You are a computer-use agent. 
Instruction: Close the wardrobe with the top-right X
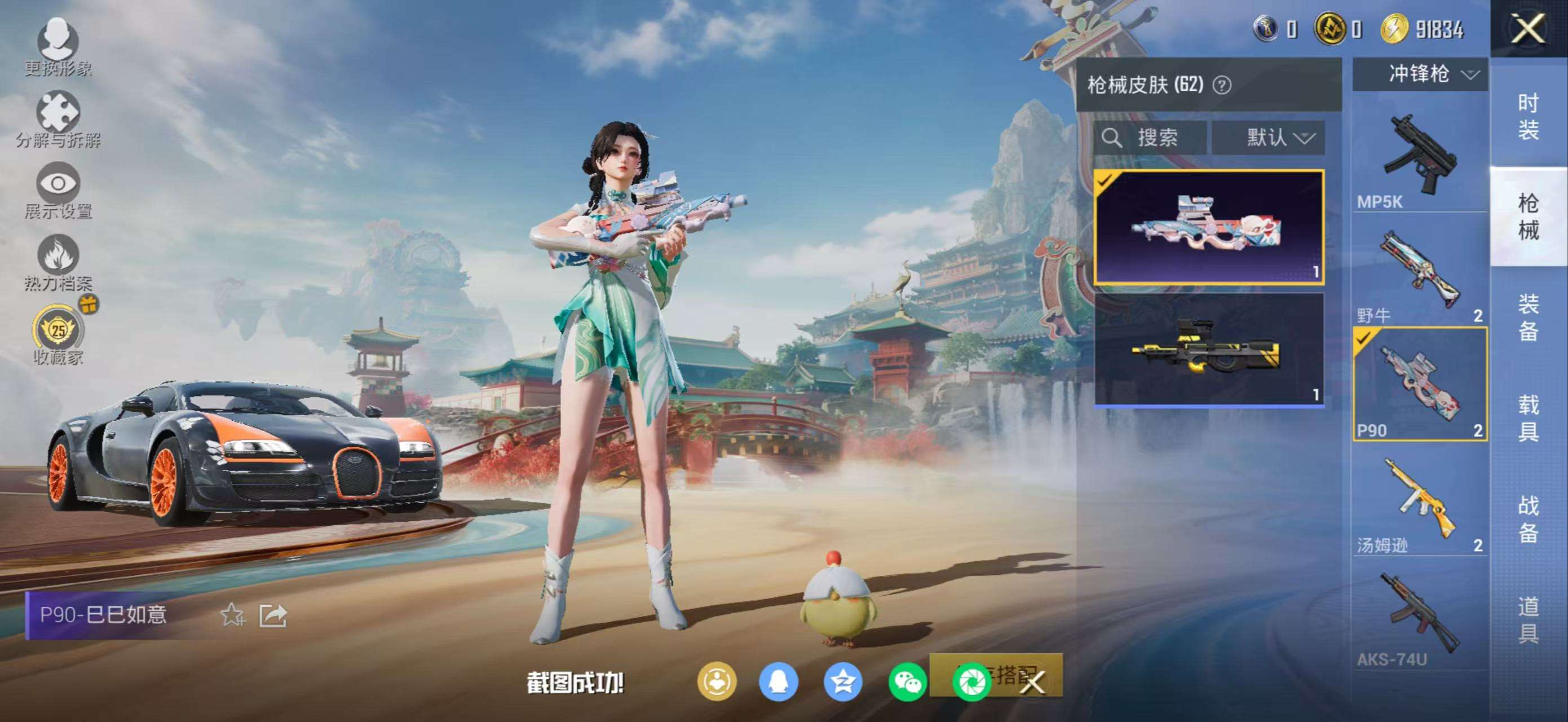[1528, 29]
